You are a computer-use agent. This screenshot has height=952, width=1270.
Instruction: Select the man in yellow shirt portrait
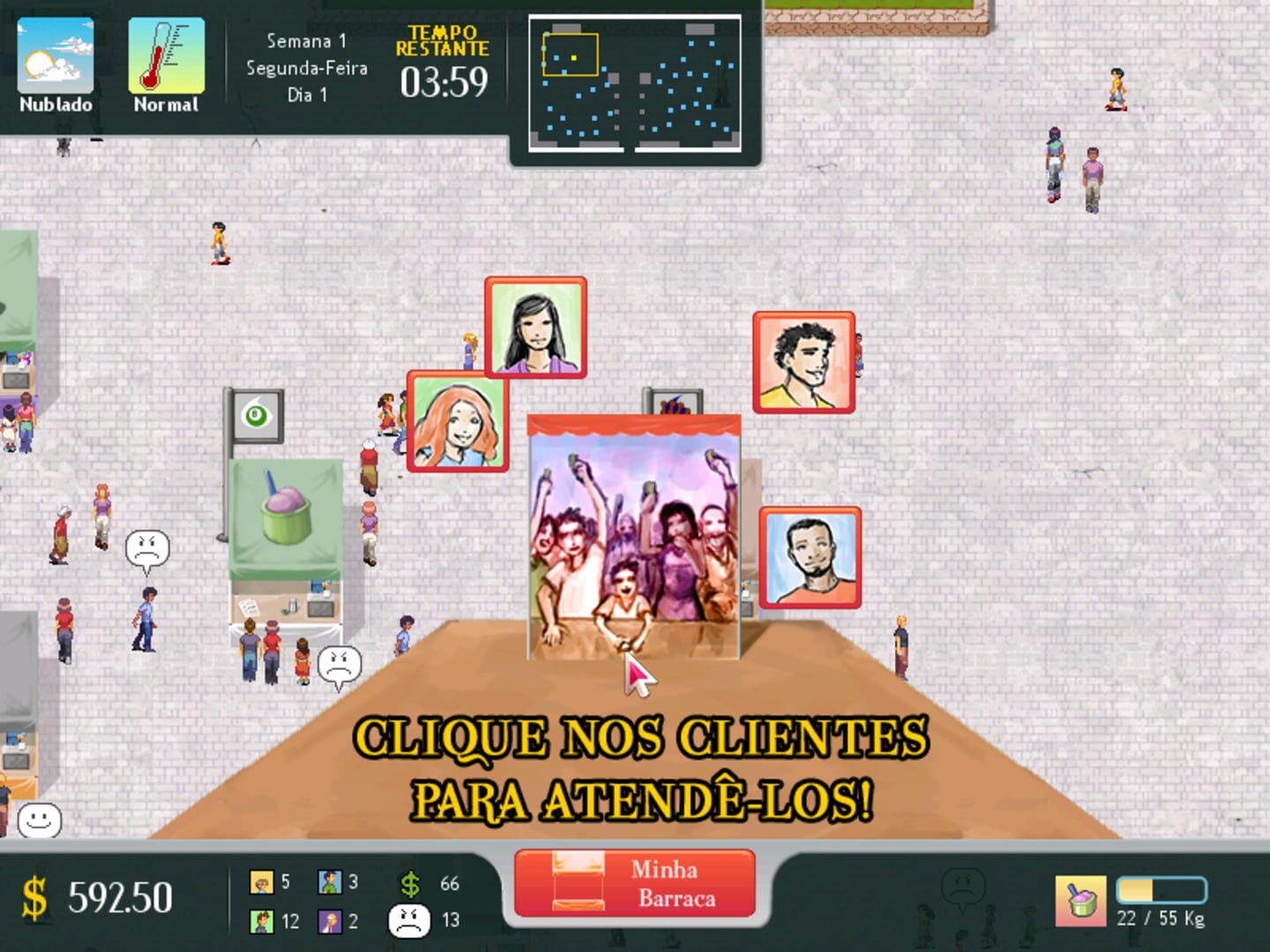[804, 363]
